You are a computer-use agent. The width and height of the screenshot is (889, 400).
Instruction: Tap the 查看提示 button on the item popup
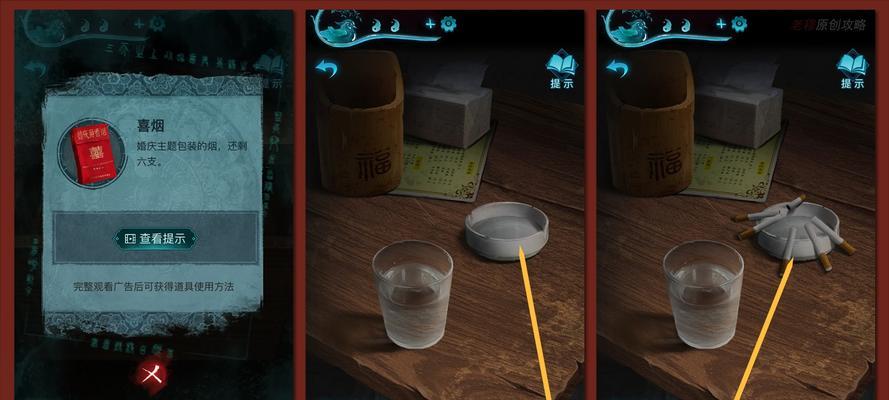(x=156, y=238)
